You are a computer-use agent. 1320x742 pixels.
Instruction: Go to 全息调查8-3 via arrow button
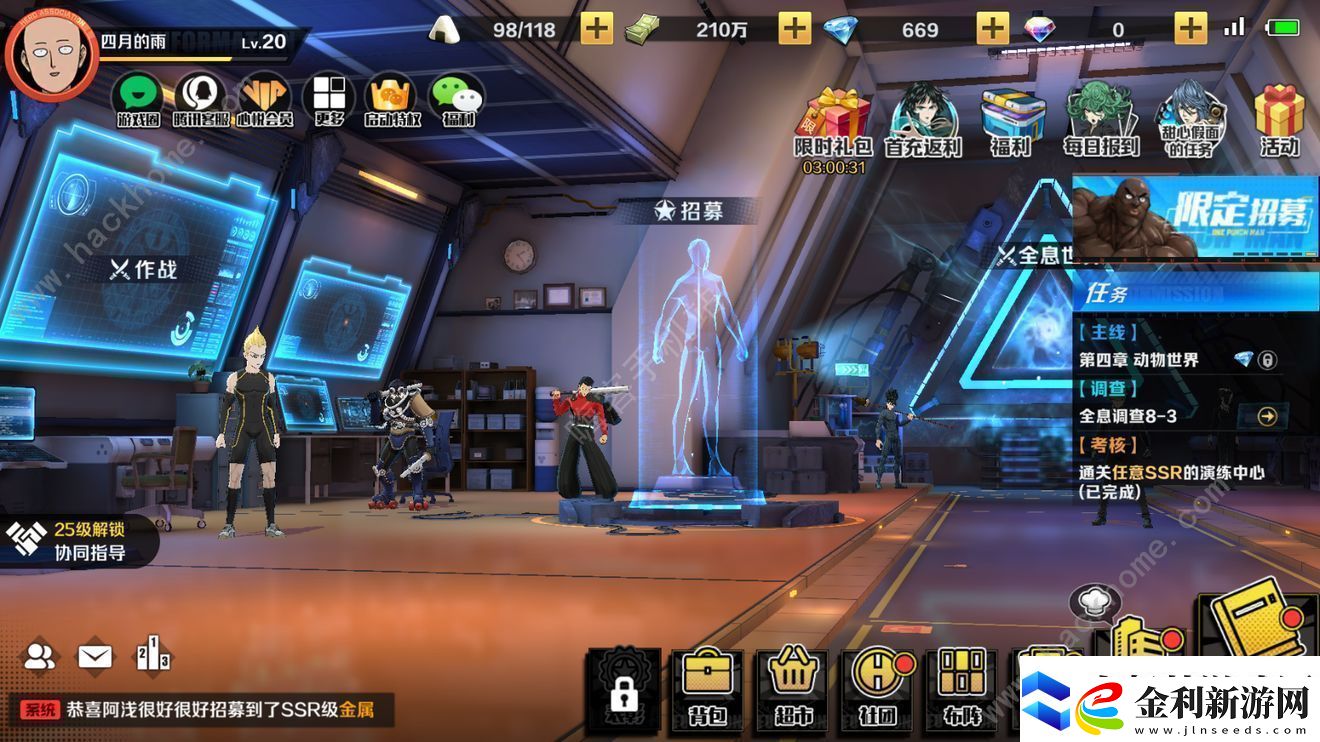1267,416
